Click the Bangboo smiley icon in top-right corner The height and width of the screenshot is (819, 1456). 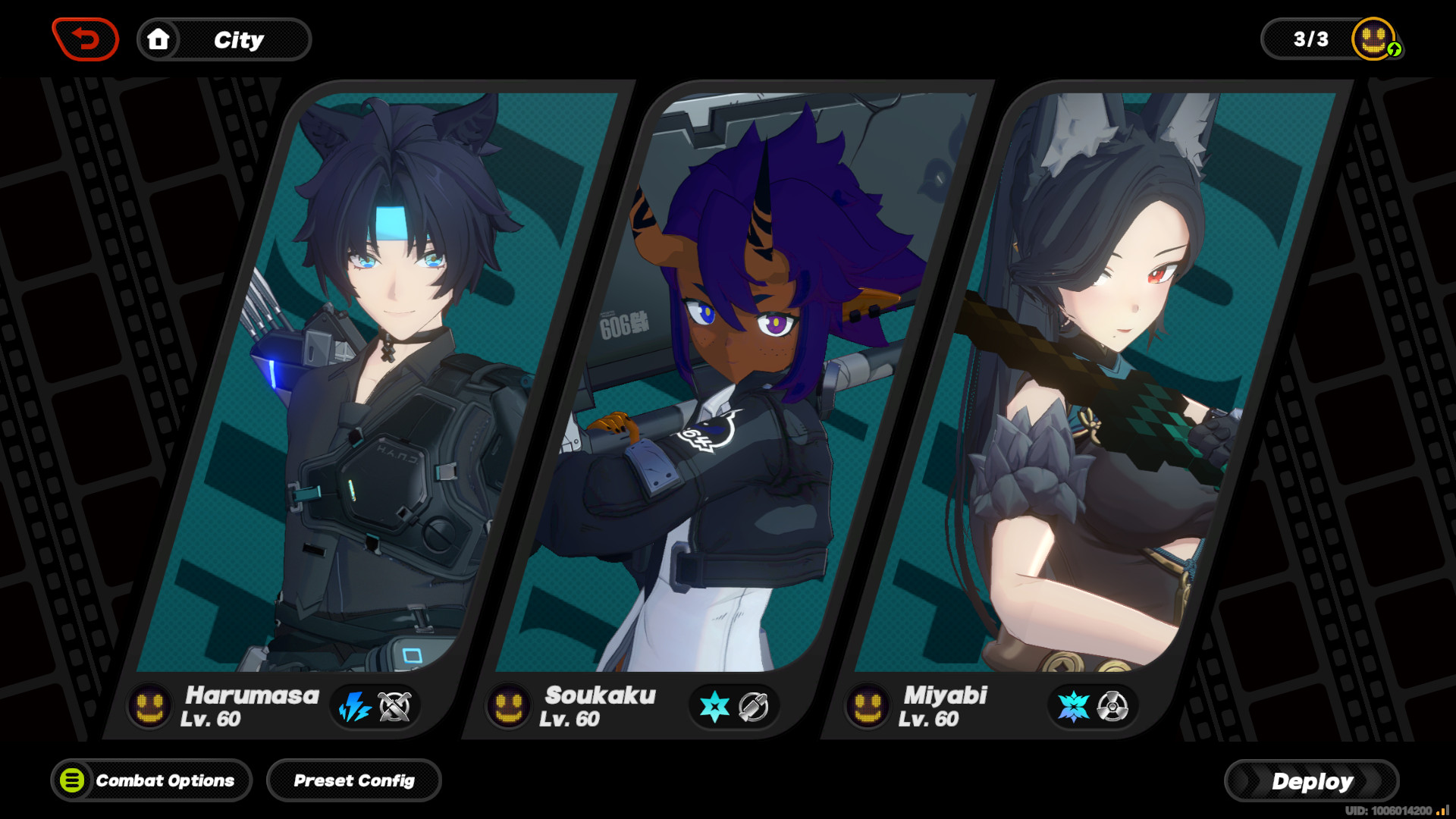tap(1371, 38)
